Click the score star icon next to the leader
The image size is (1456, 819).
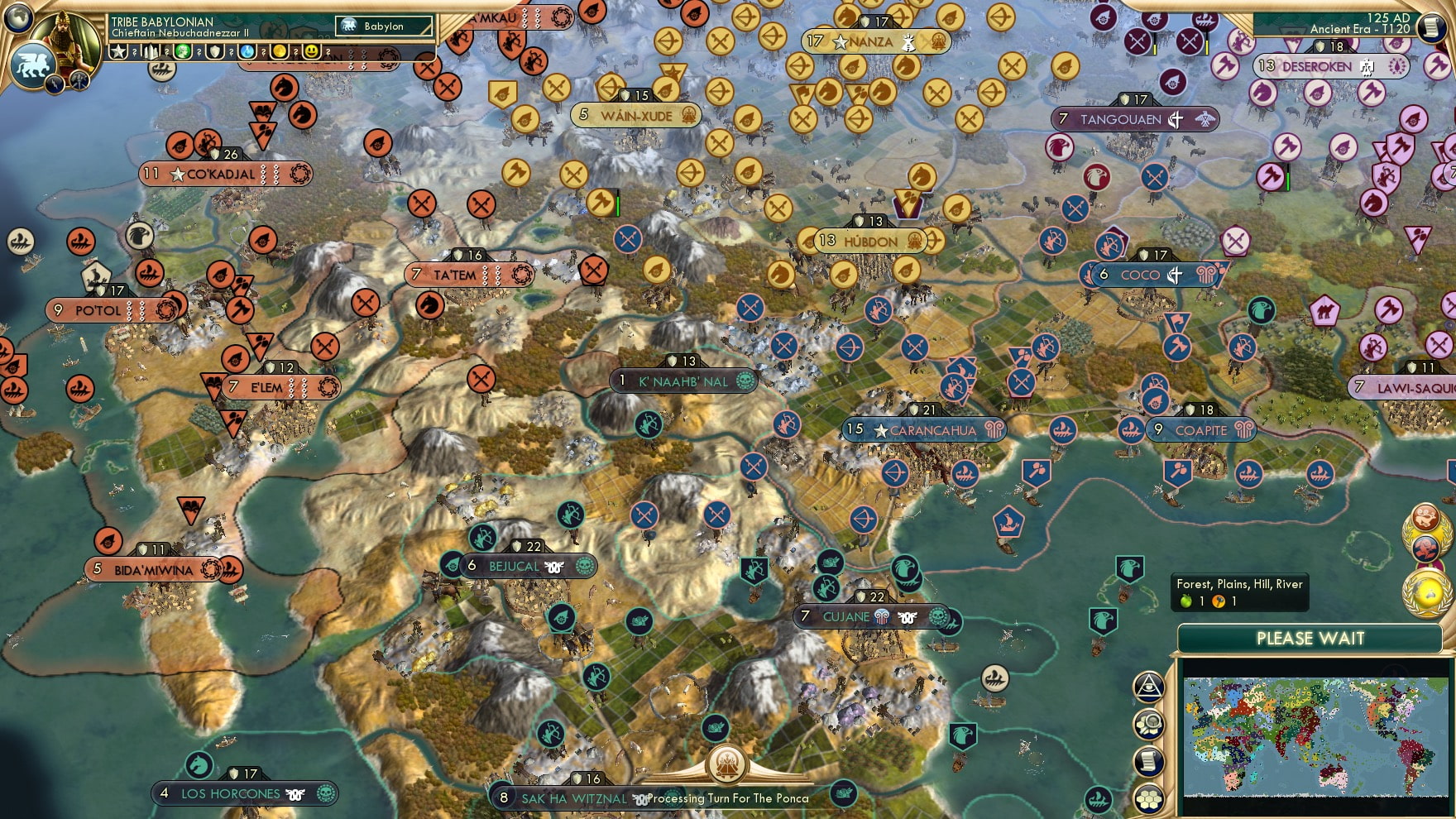(118, 53)
